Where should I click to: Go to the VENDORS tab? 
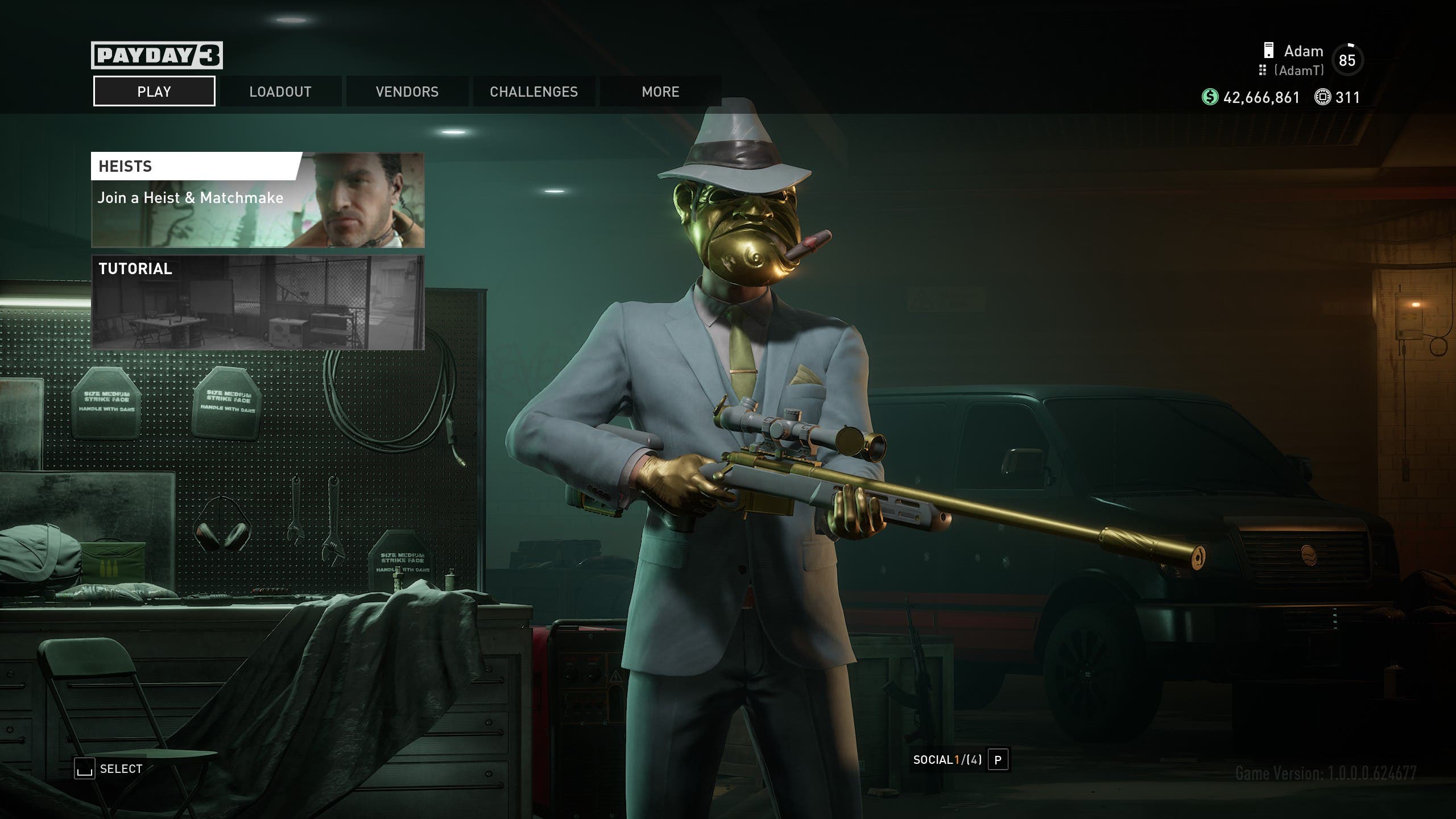pyautogui.click(x=407, y=92)
